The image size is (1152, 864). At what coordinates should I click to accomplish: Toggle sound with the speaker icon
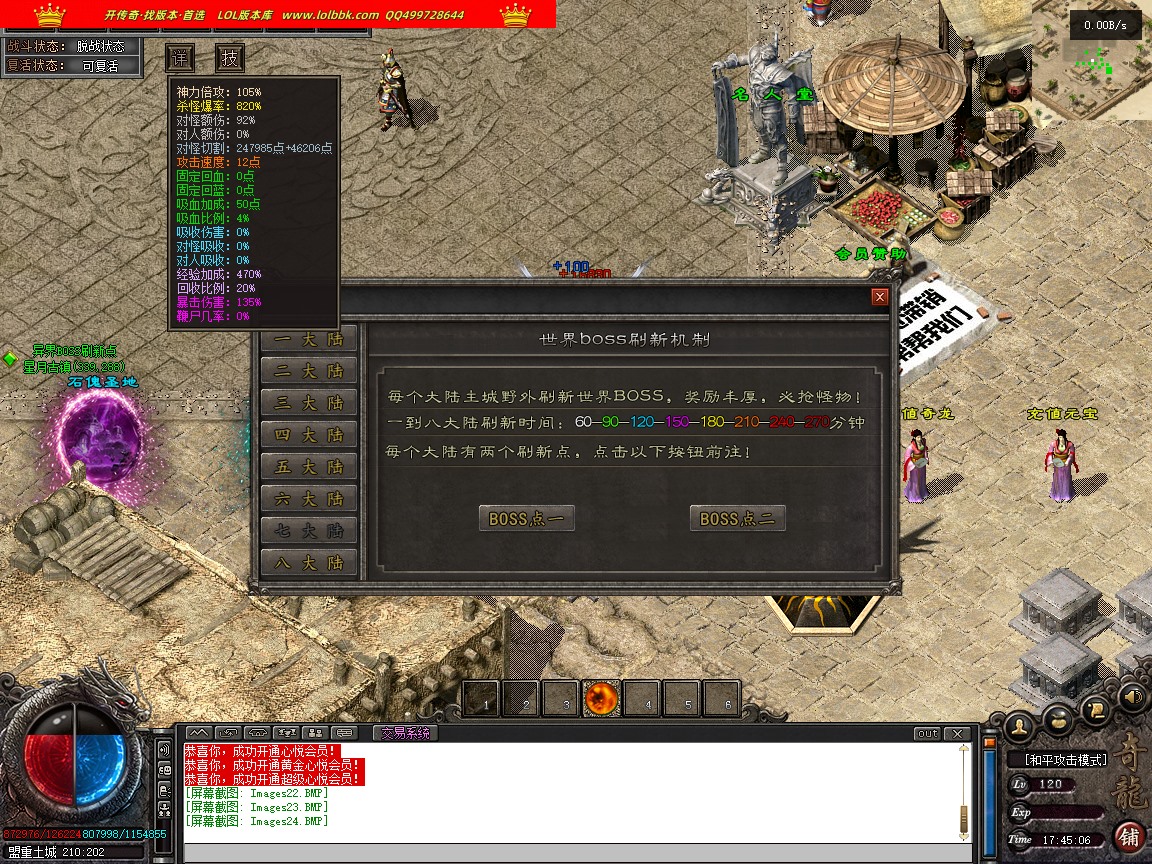[1132, 695]
